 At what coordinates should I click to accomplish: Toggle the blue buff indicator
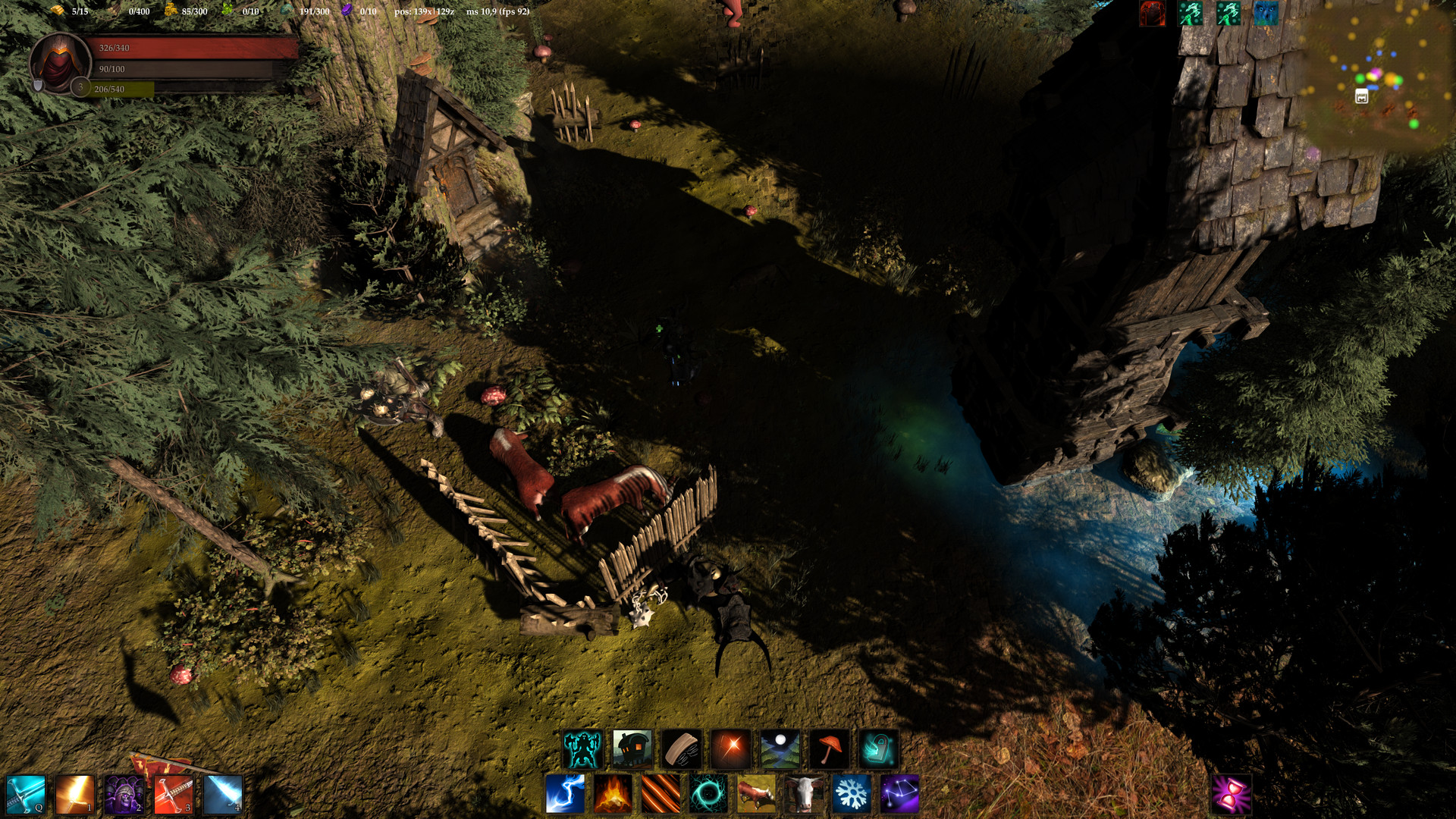(1265, 14)
